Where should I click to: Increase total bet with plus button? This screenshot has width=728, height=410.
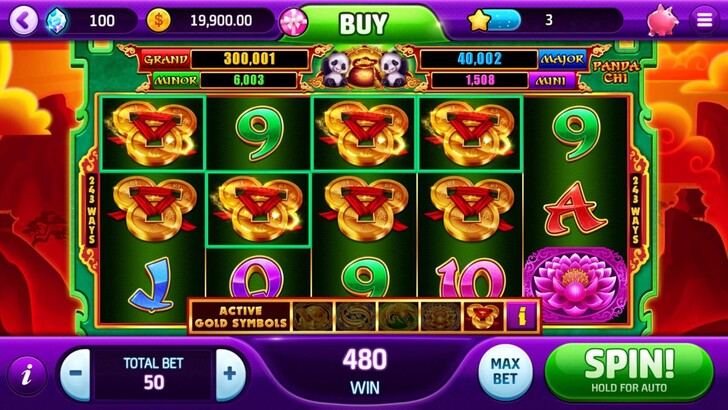(x=230, y=375)
